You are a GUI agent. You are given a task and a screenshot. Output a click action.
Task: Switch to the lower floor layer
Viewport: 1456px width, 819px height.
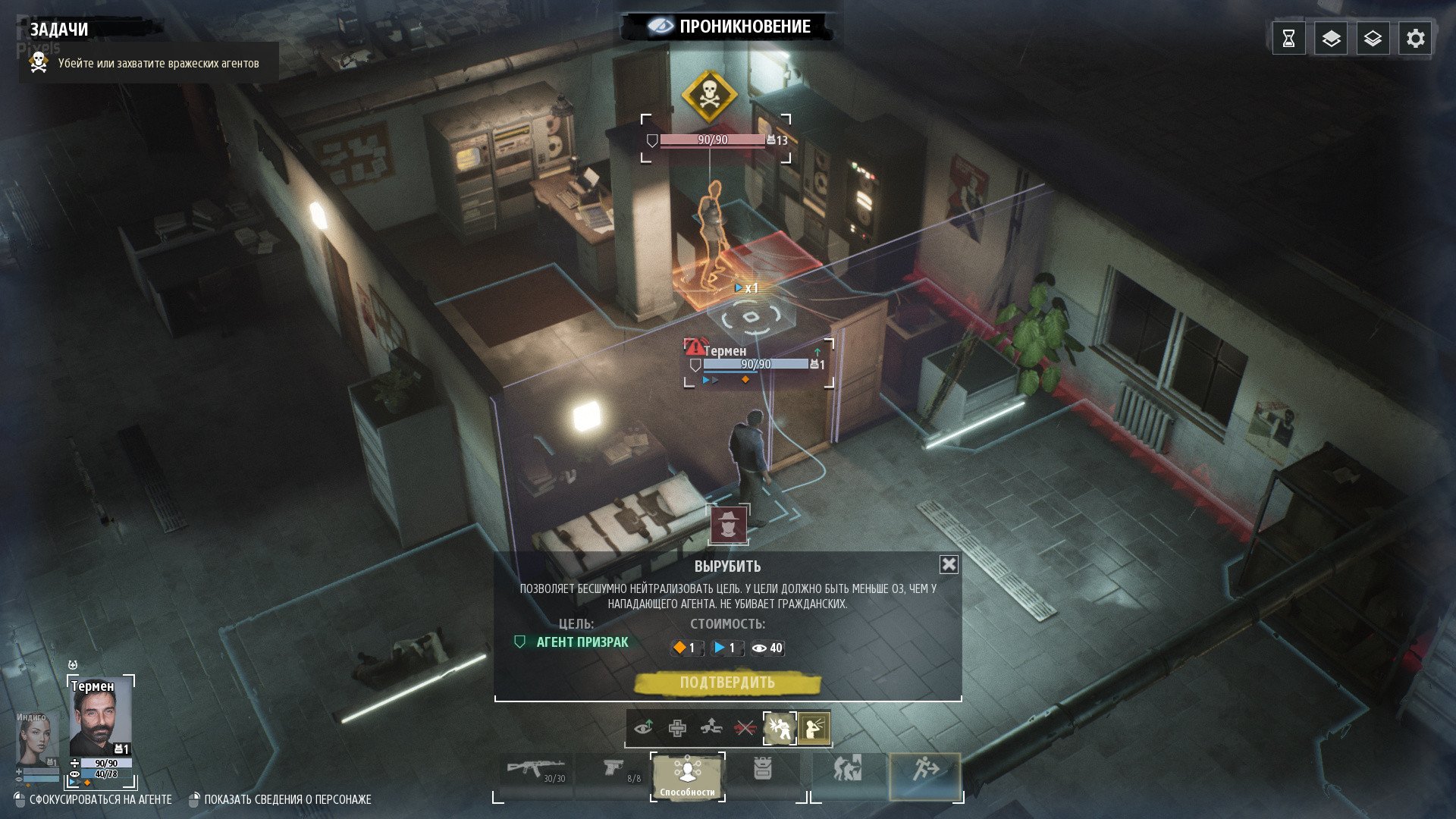(1373, 39)
